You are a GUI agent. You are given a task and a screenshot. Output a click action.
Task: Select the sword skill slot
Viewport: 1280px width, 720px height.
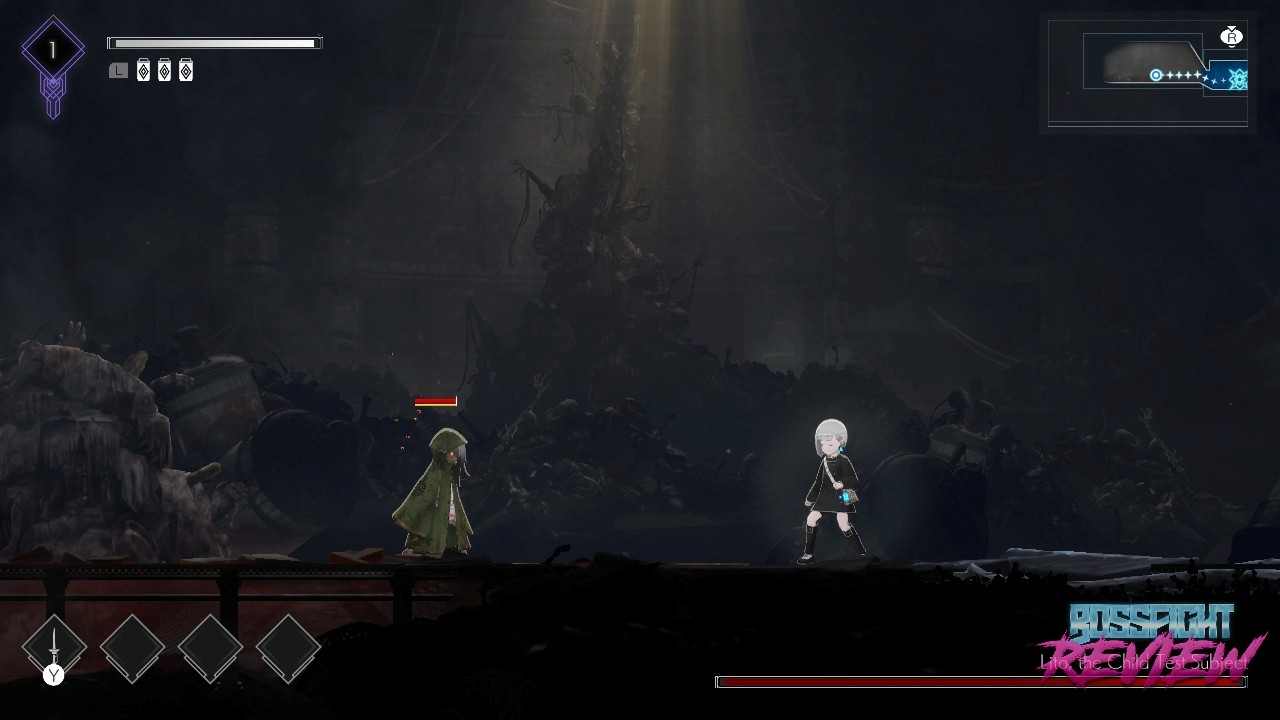(x=54, y=646)
